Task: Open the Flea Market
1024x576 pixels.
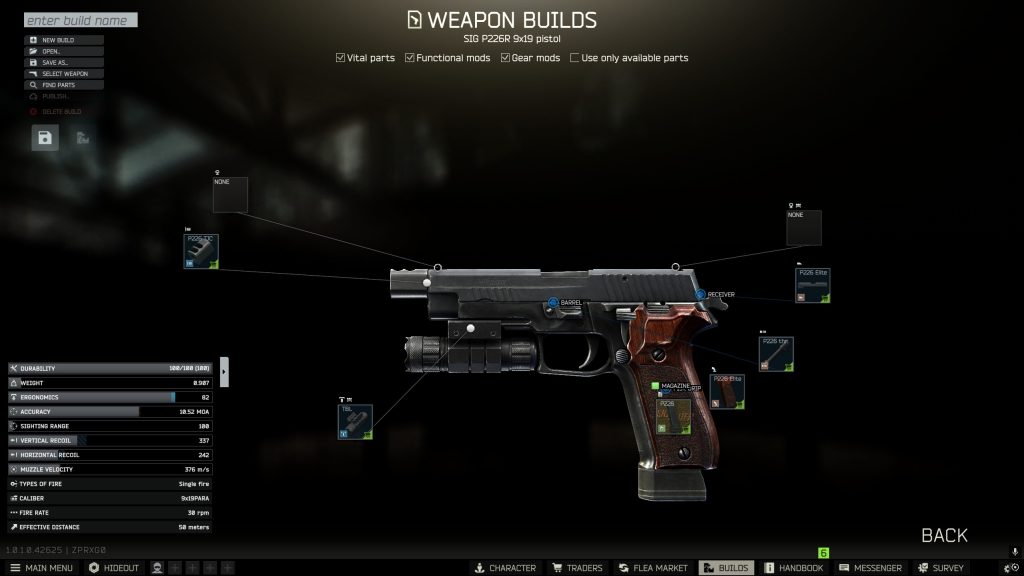Action: coord(652,568)
